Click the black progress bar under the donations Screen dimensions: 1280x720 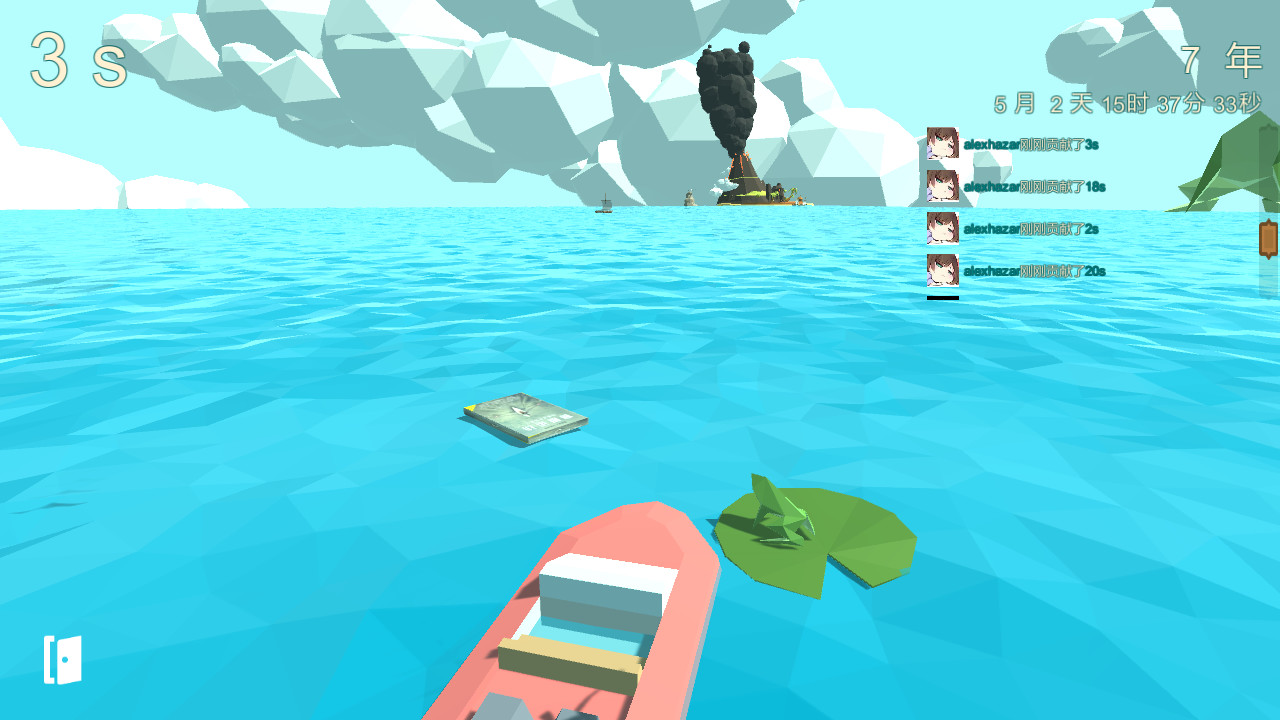point(941,298)
